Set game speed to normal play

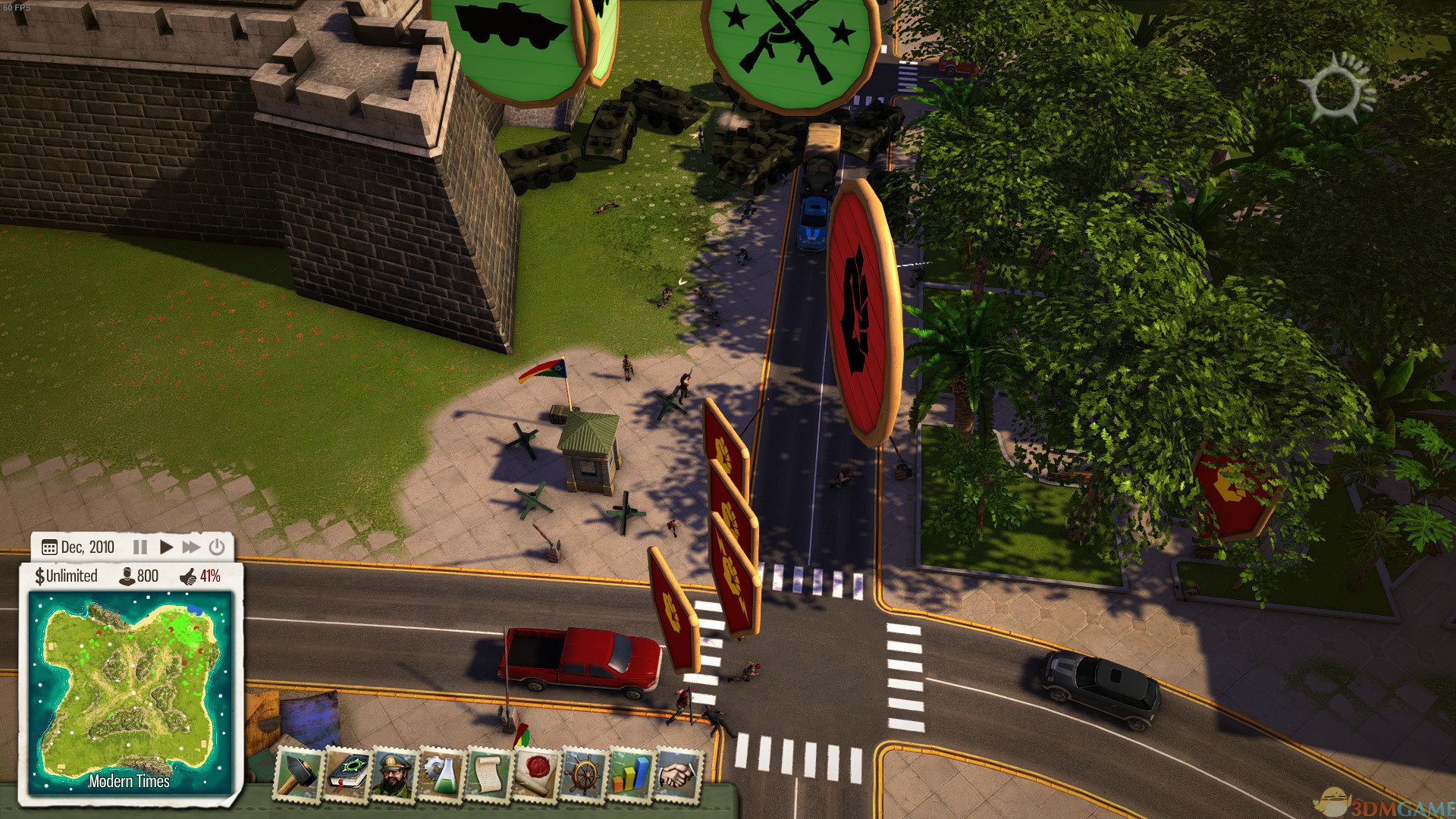(166, 547)
